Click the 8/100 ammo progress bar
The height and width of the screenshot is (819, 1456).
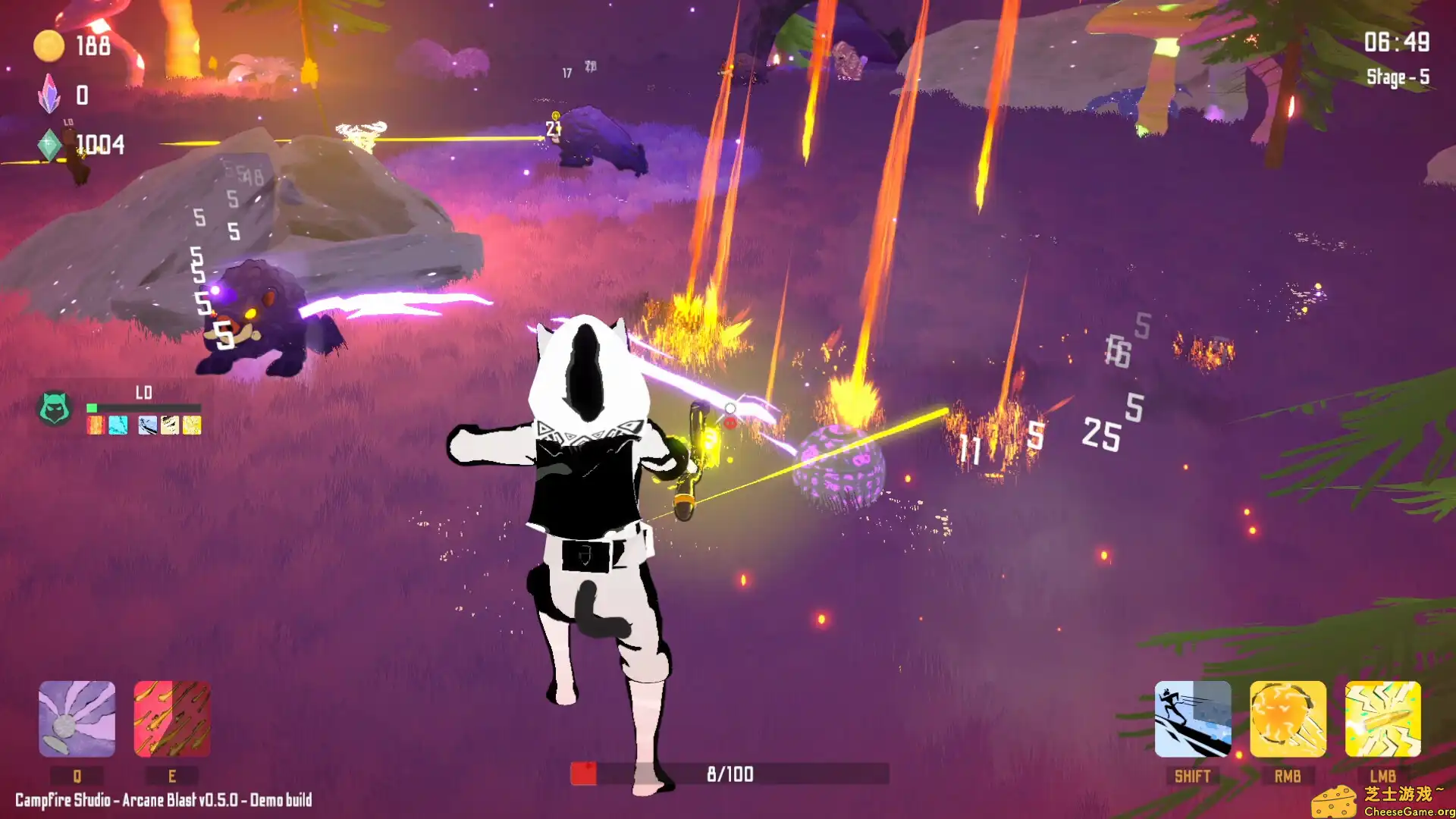pos(728,774)
